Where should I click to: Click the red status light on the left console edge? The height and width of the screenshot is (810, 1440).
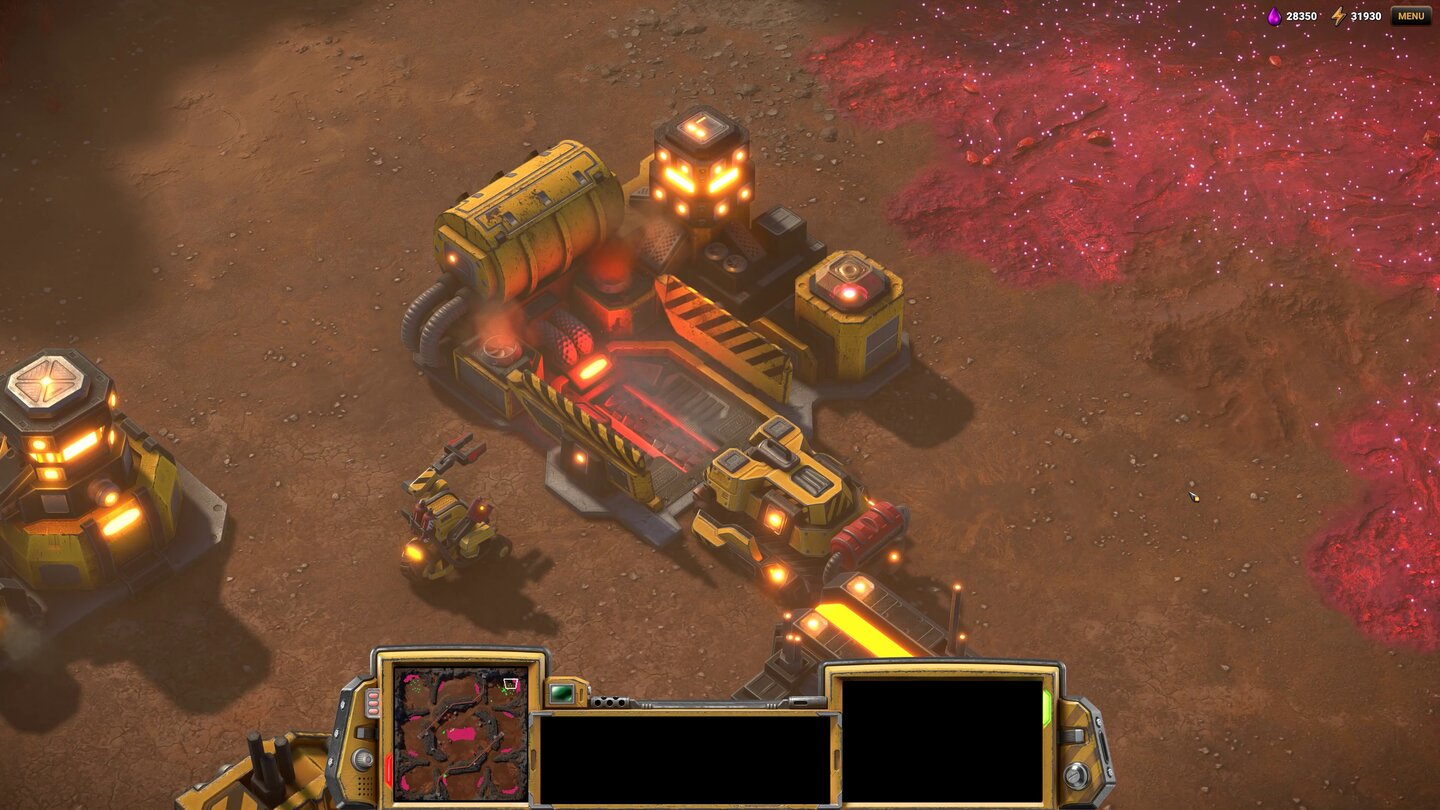(x=389, y=766)
